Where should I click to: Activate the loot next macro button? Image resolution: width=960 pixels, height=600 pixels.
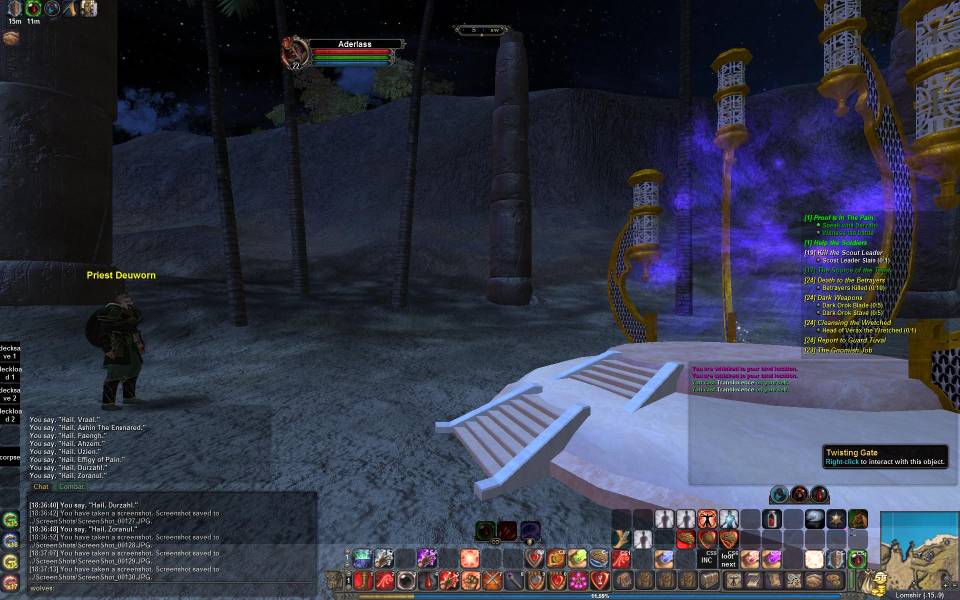[728, 559]
